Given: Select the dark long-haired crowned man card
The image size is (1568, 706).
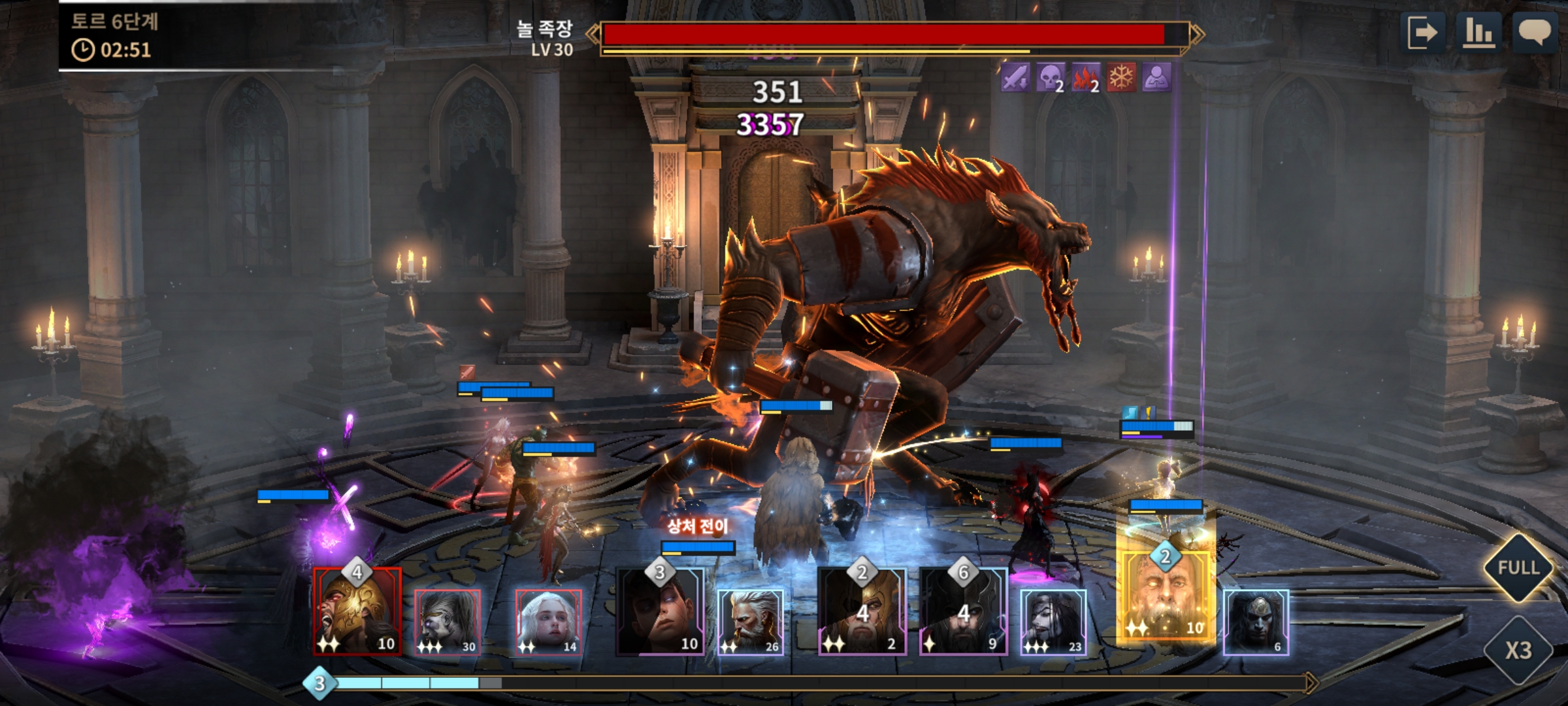Looking at the screenshot, I should 1256,621.
